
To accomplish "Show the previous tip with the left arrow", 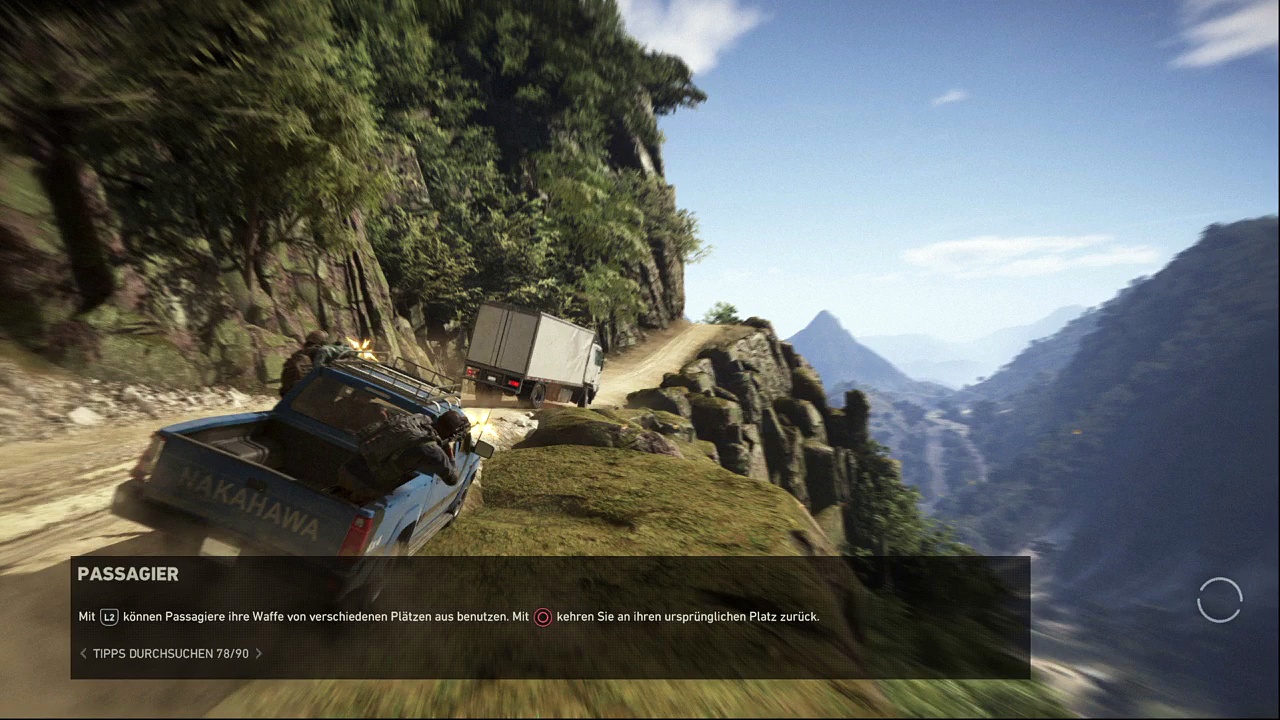I will (x=84, y=653).
